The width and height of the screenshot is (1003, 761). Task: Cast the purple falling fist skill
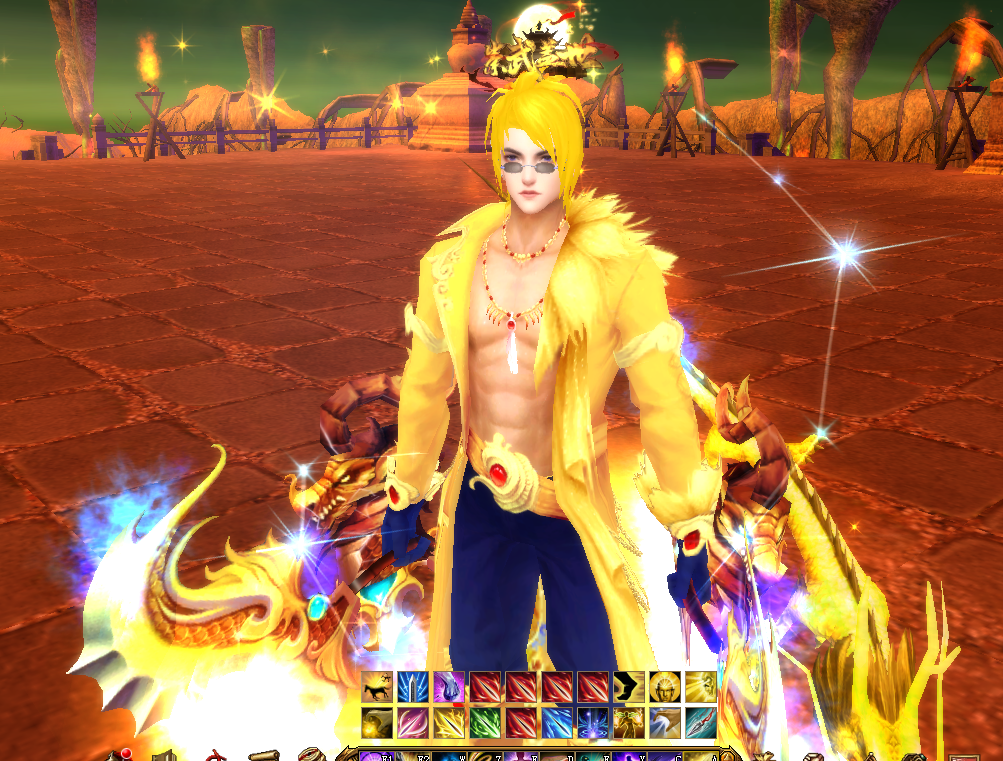tap(449, 687)
